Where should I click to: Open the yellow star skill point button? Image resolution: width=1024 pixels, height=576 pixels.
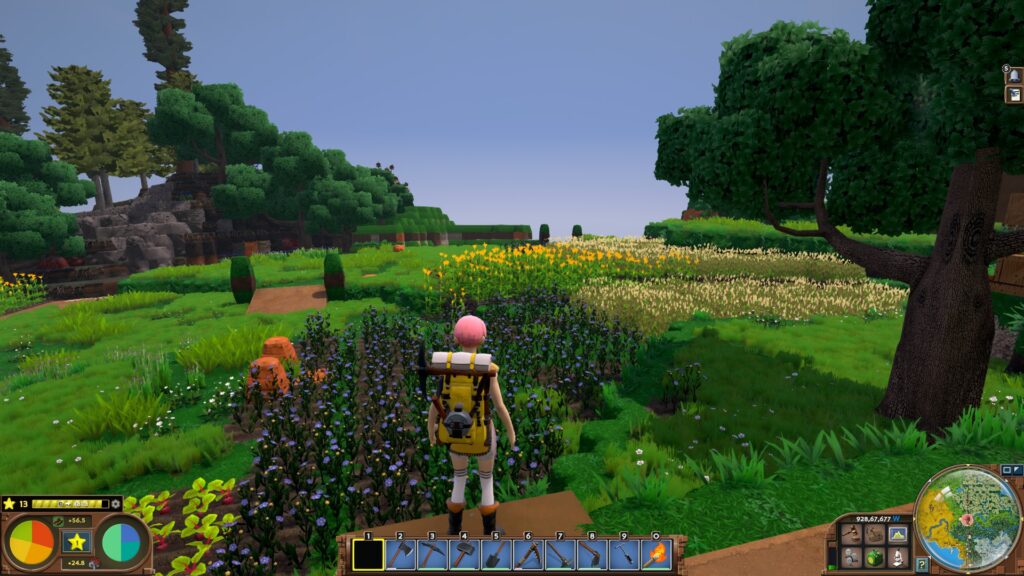[x=75, y=542]
